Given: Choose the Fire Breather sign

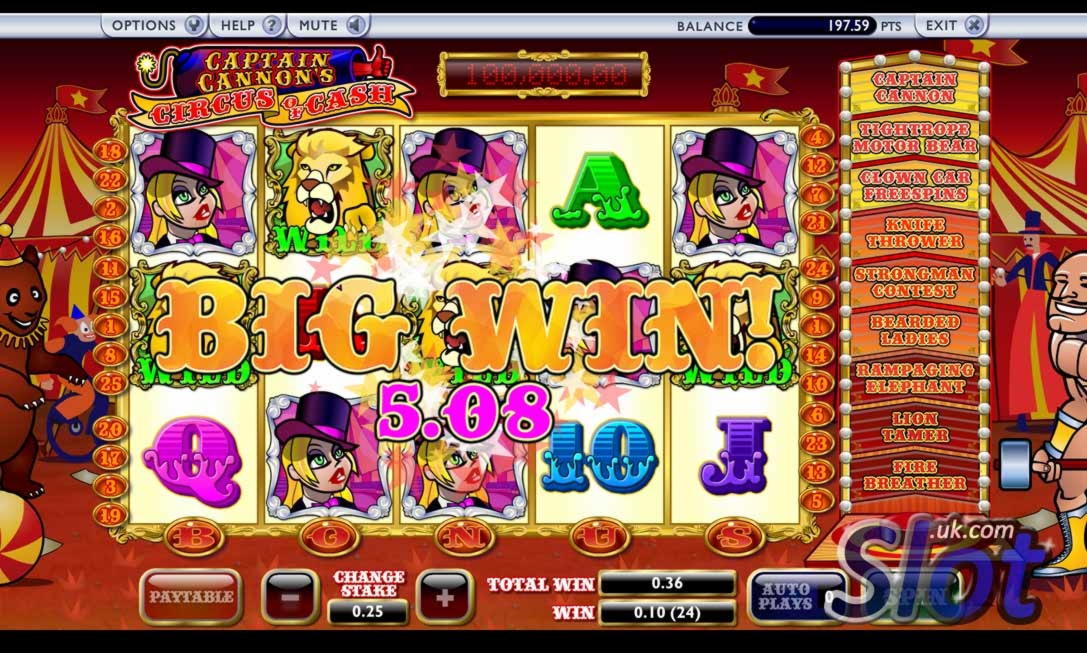Looking at the screenshot, I should 914,475.
